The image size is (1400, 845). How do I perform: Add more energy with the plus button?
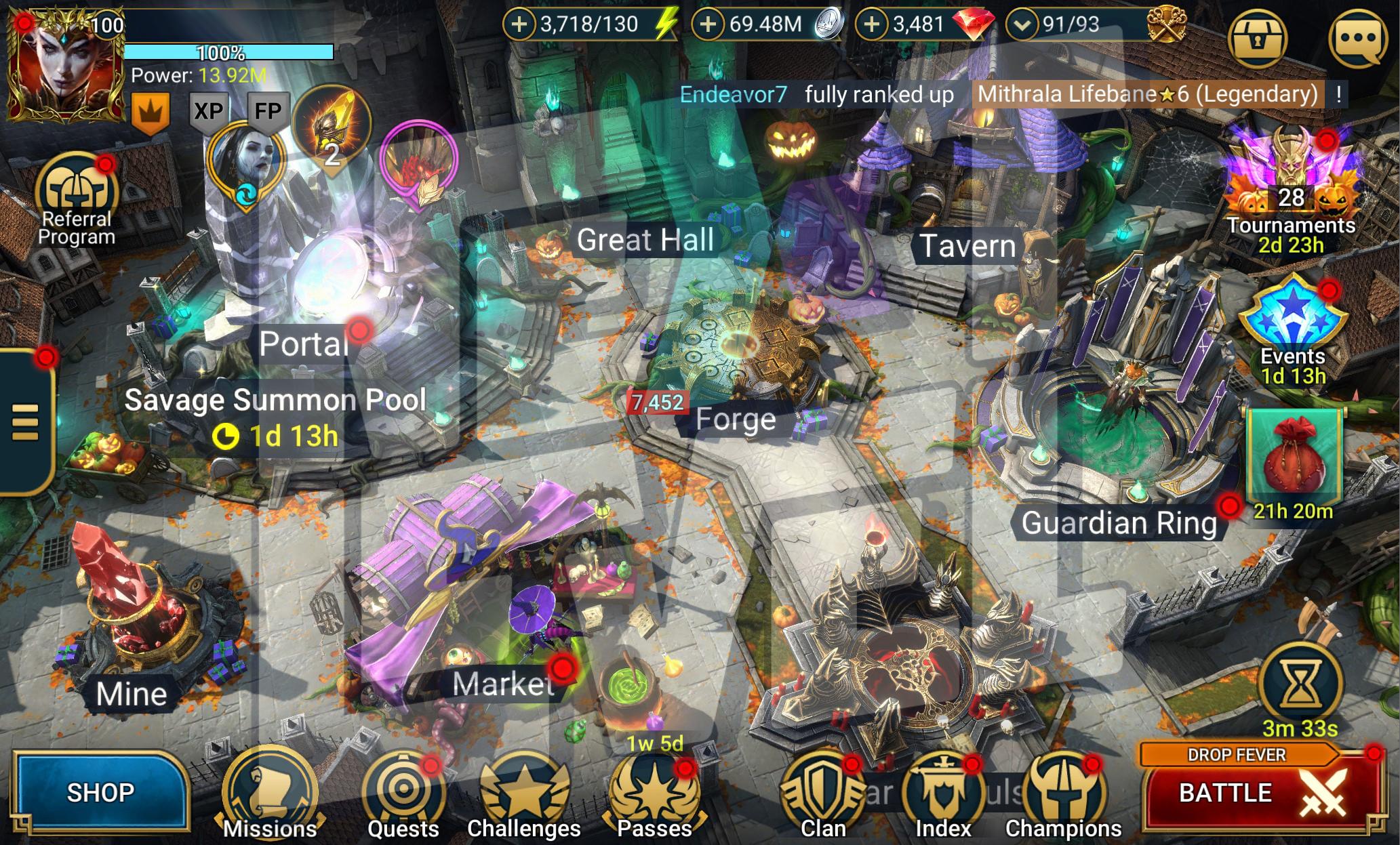click(x=519, y=24)
